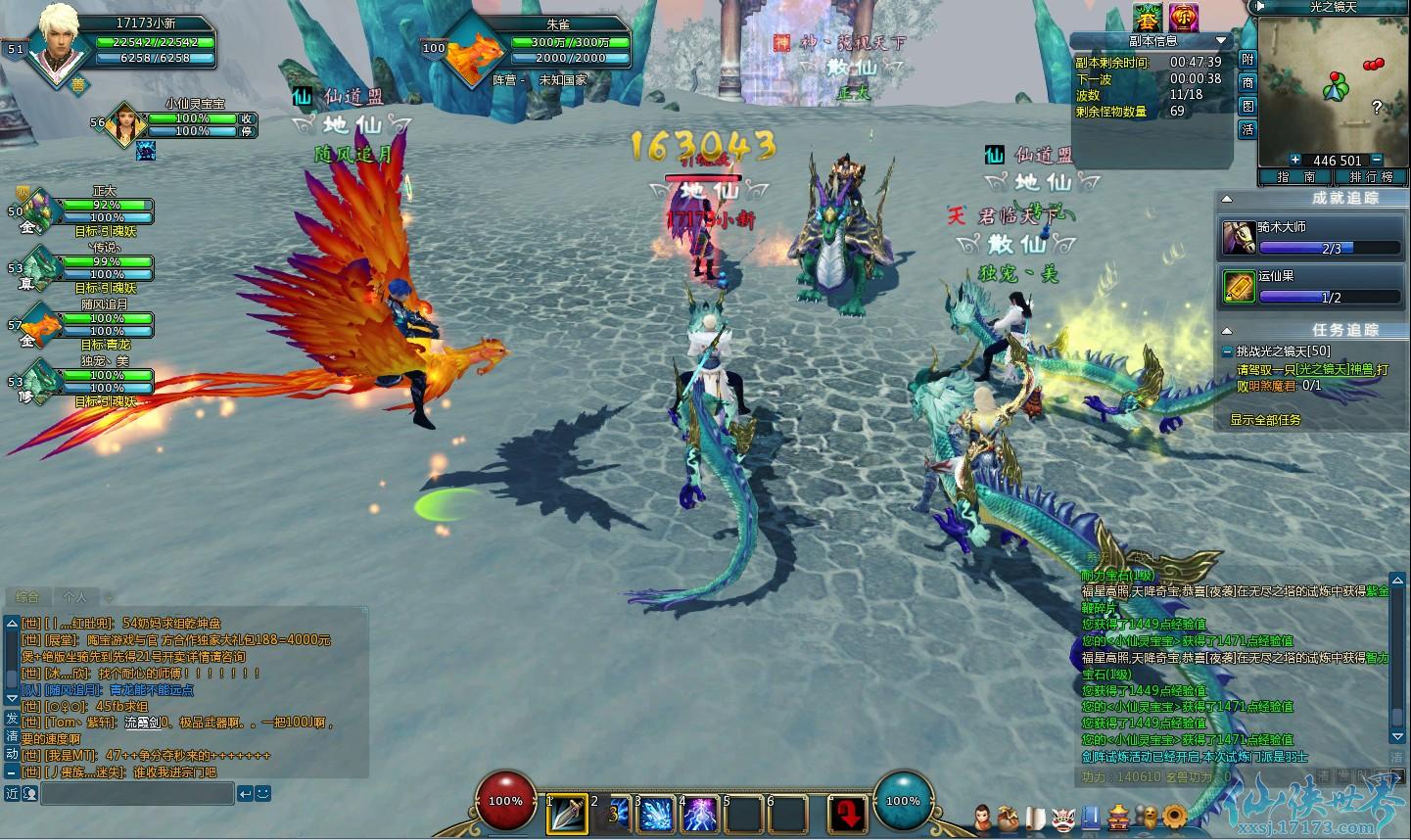Viewport: 1411px width, 840px height.
Task: Collapse the 副本信息 dungeon info panel
Action: (x=1221, y=40)
